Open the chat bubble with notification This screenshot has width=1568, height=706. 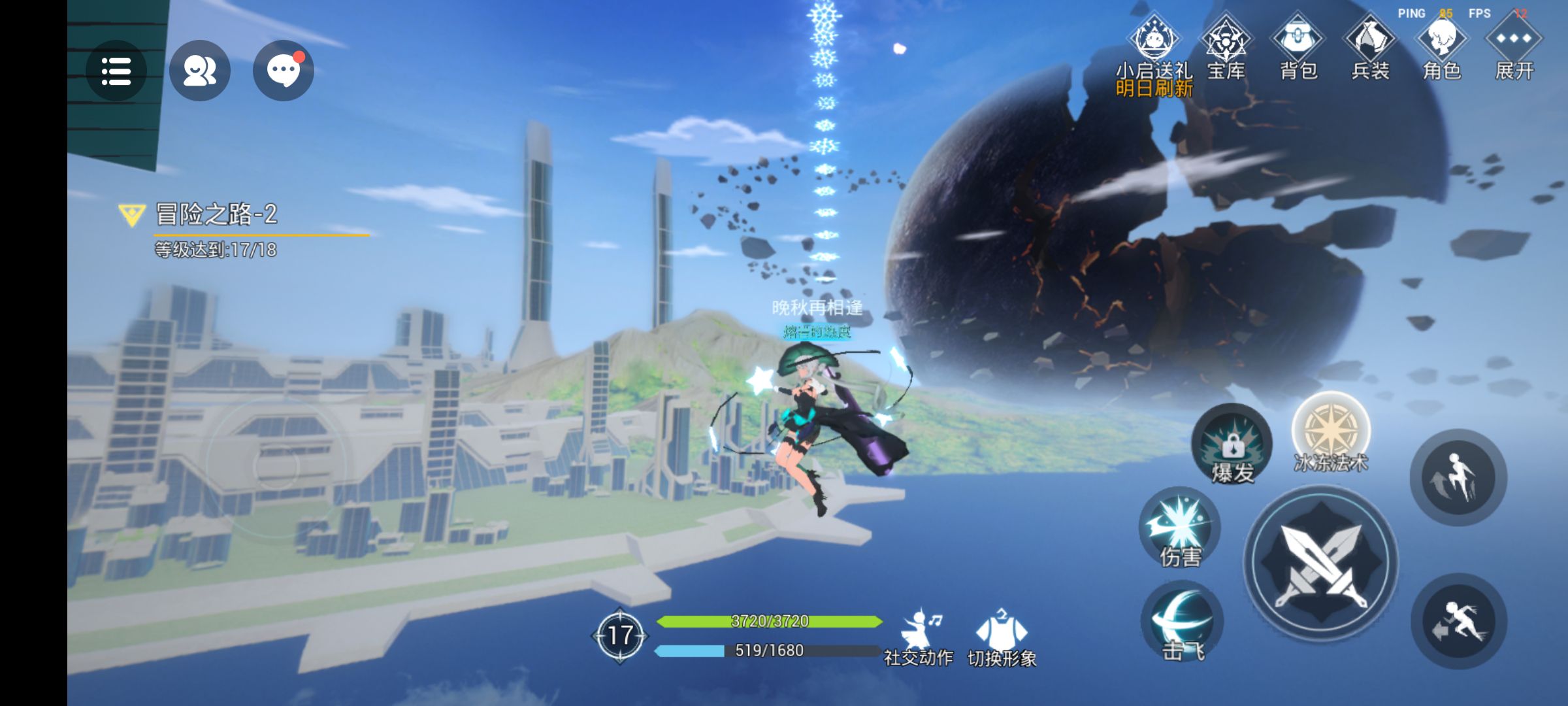click(x=283, y=71)
